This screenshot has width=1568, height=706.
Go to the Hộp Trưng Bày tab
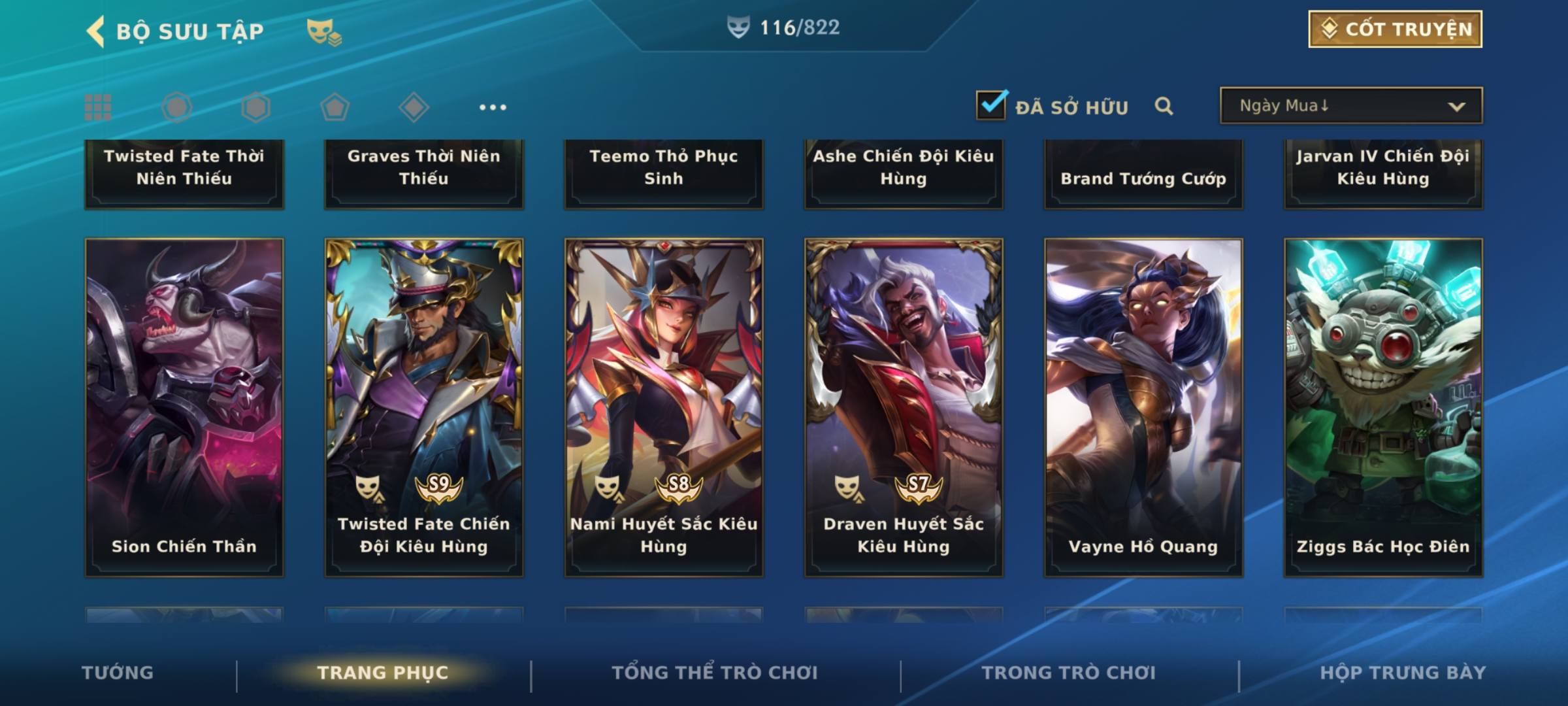point(1403,673)
